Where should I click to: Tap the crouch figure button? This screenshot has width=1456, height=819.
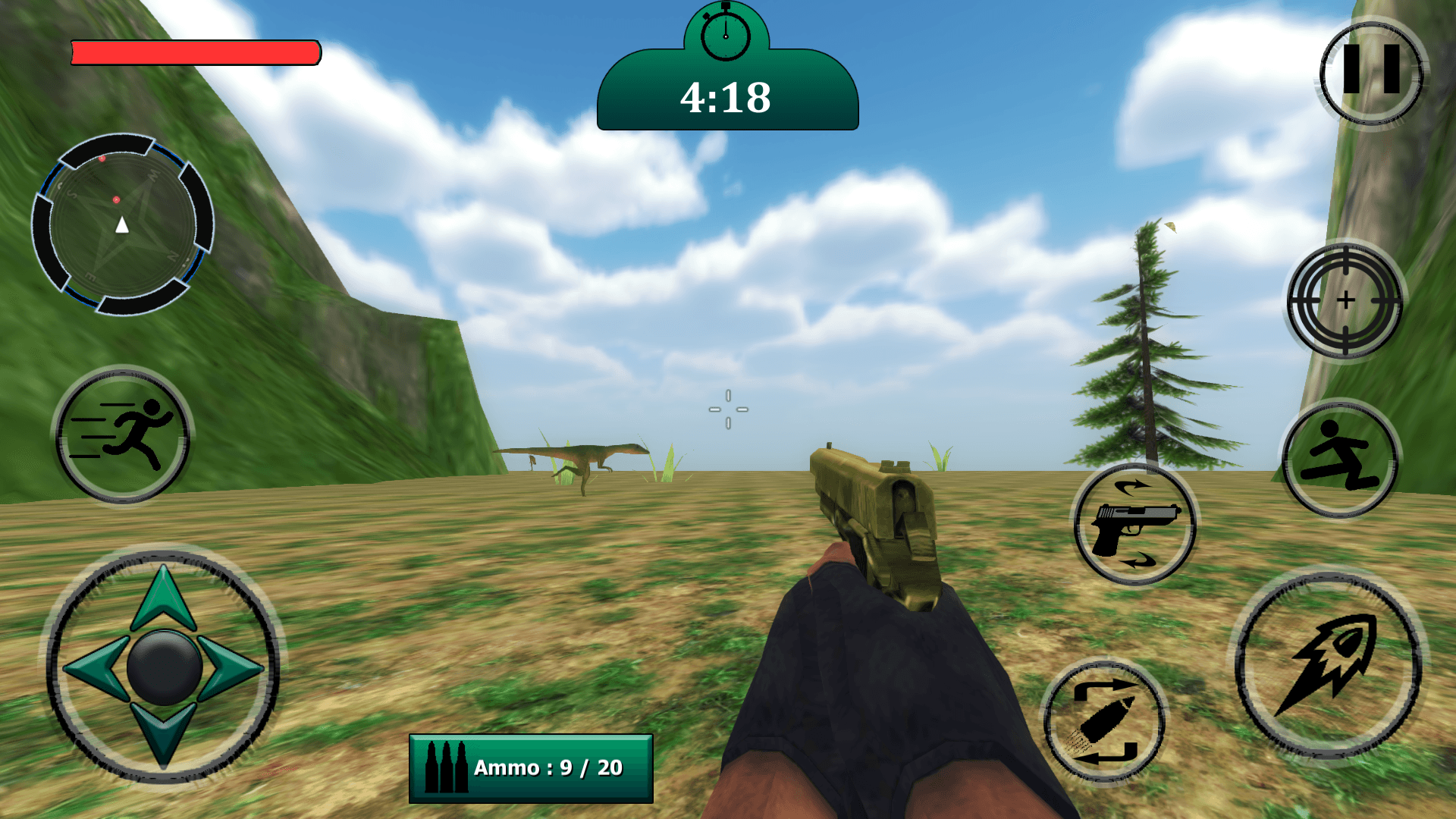click(1340, 458)
